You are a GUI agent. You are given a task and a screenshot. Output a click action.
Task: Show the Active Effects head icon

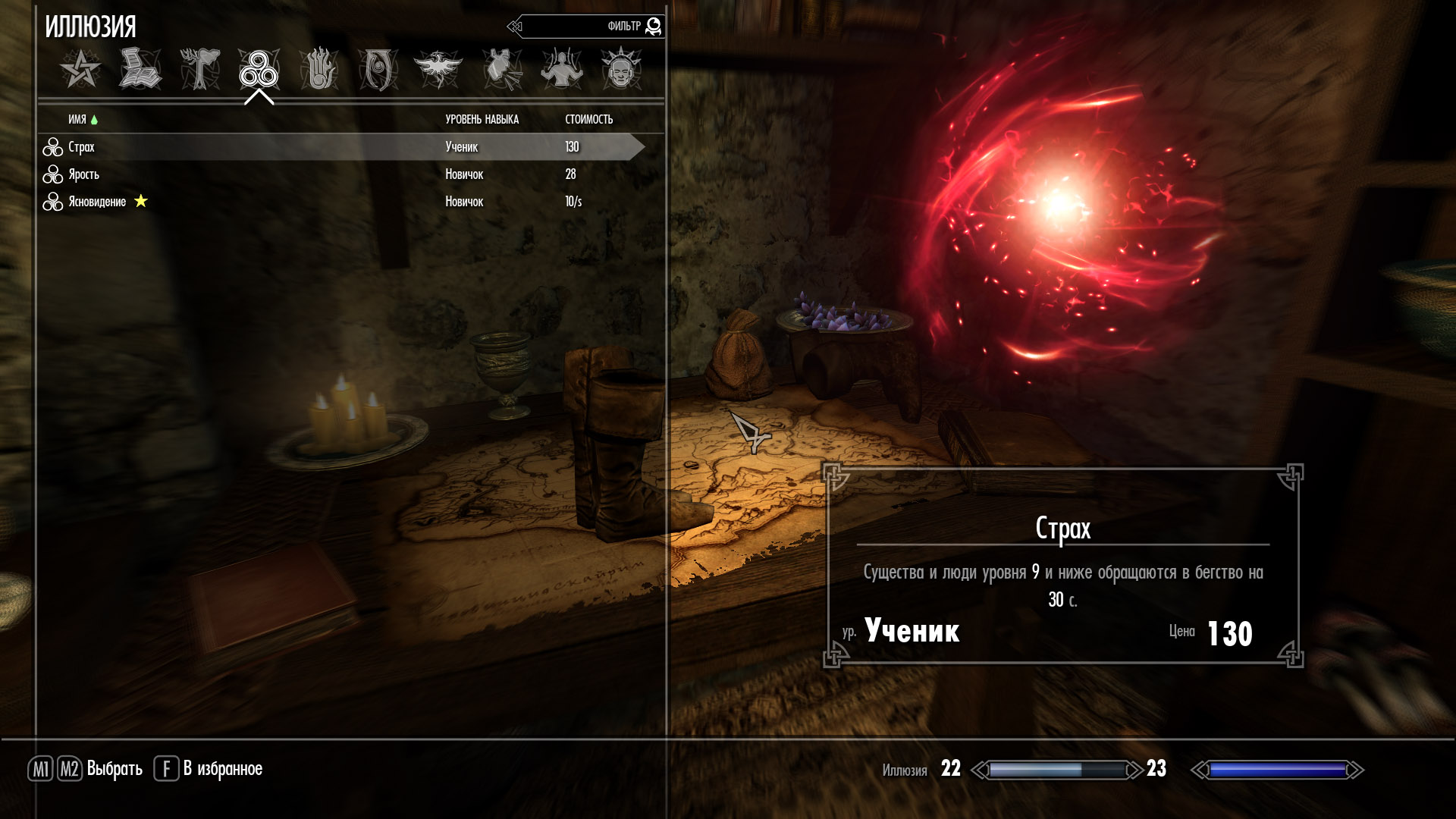coord(621,70)
